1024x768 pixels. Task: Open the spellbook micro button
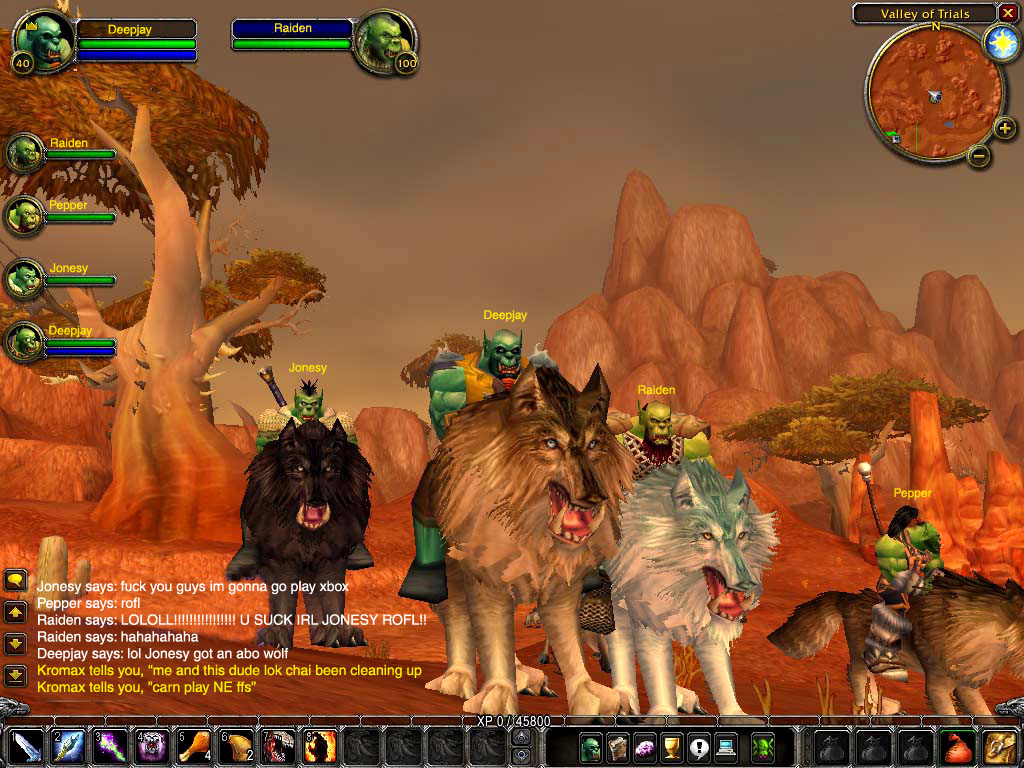(x=618, y=747)
